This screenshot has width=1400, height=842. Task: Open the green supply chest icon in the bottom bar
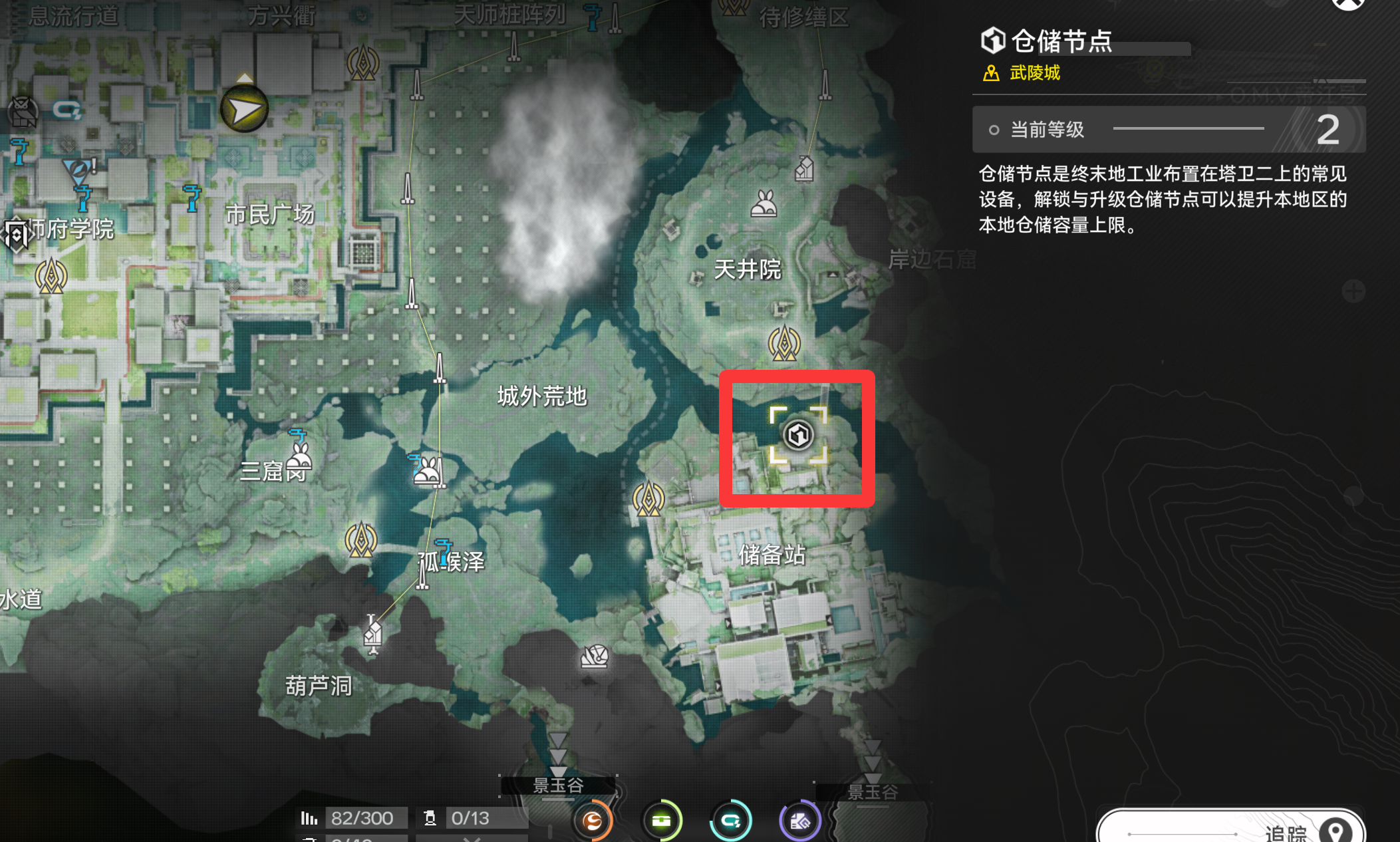pos(662,820)
